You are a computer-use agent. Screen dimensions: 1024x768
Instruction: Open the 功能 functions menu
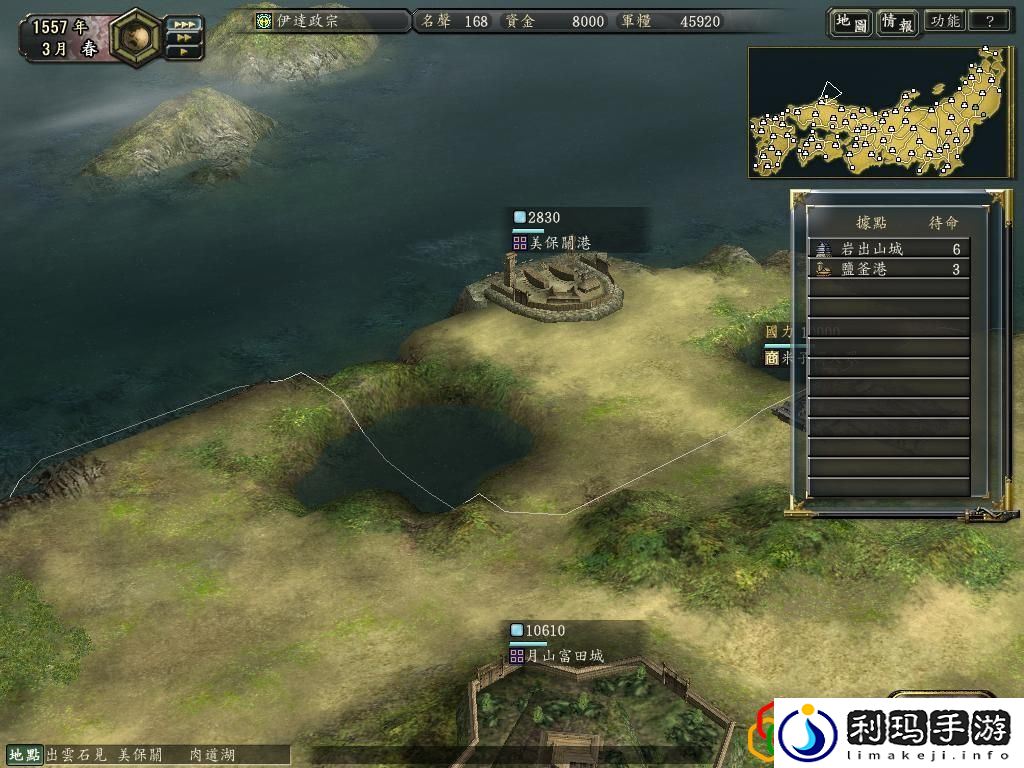(944, 21)
